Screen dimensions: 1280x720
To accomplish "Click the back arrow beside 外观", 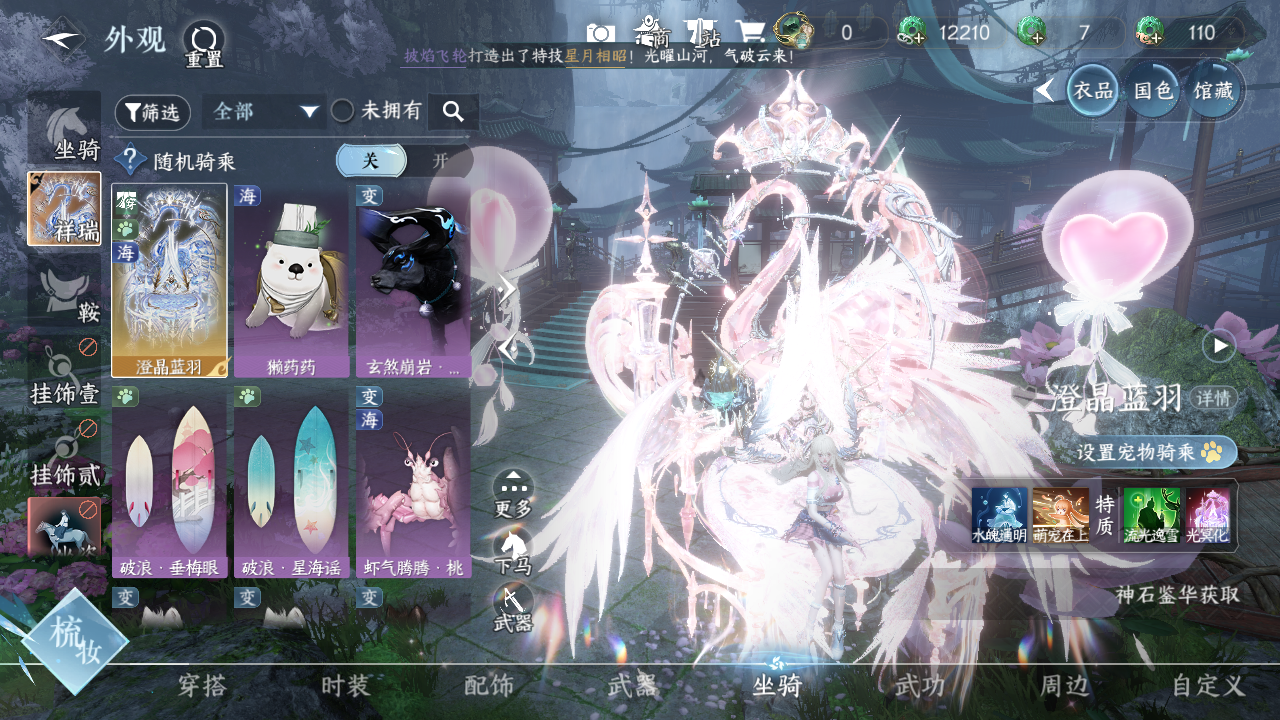I will pos(62,39).
